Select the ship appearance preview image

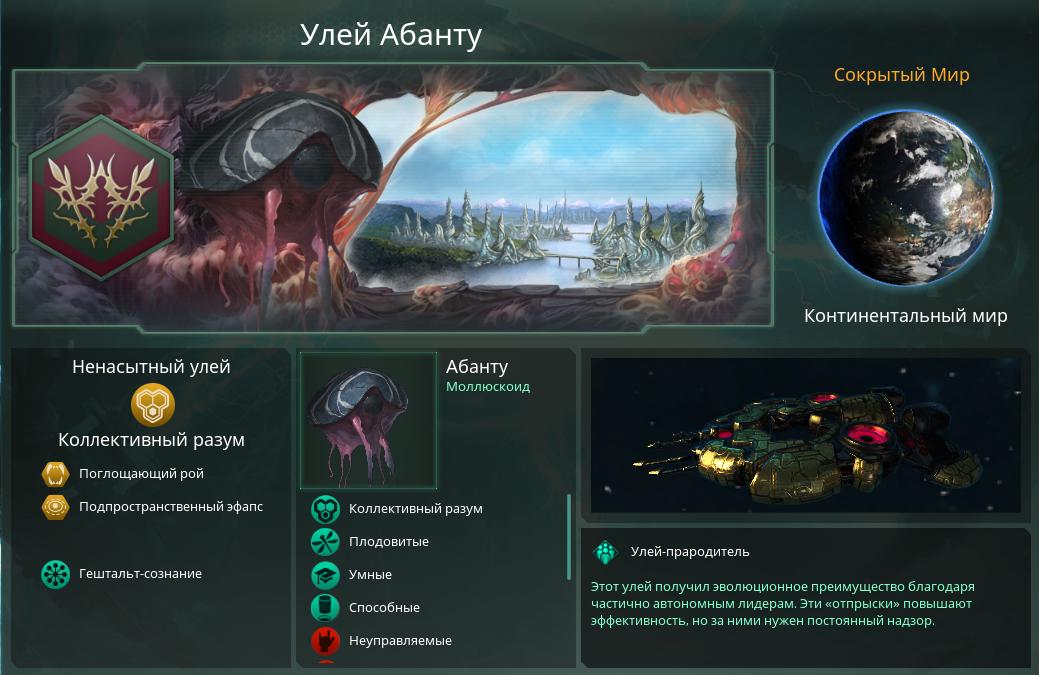tap(805, 435)
